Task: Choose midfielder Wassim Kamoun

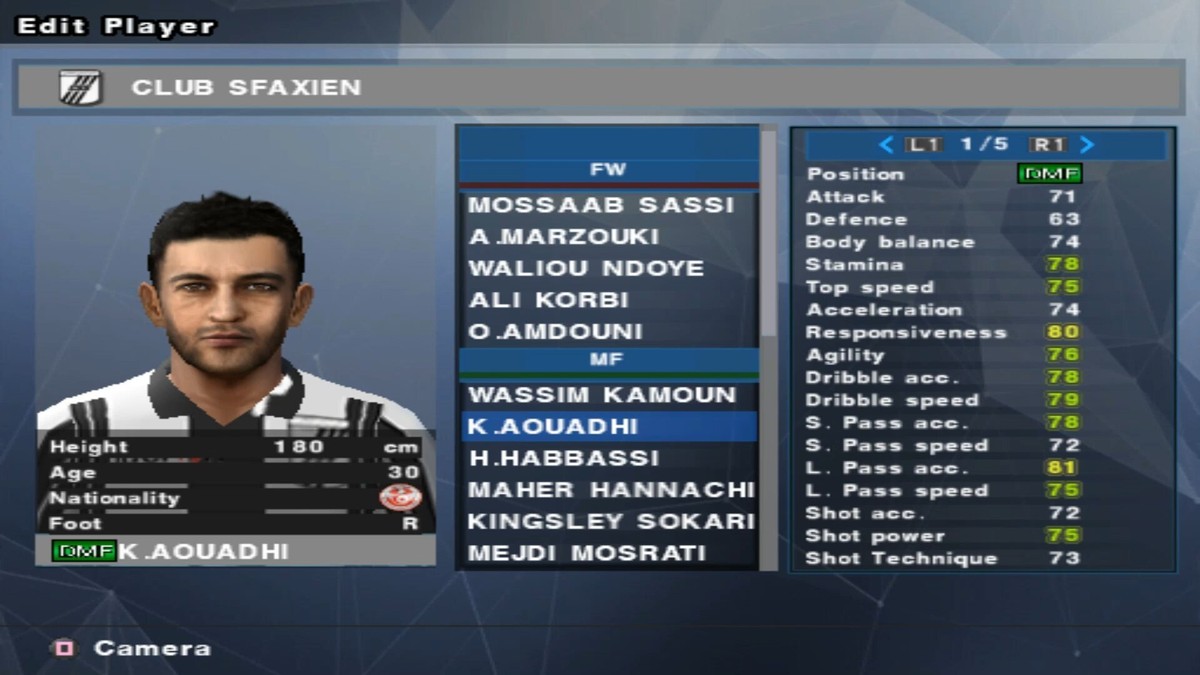Action: (602, 395)
